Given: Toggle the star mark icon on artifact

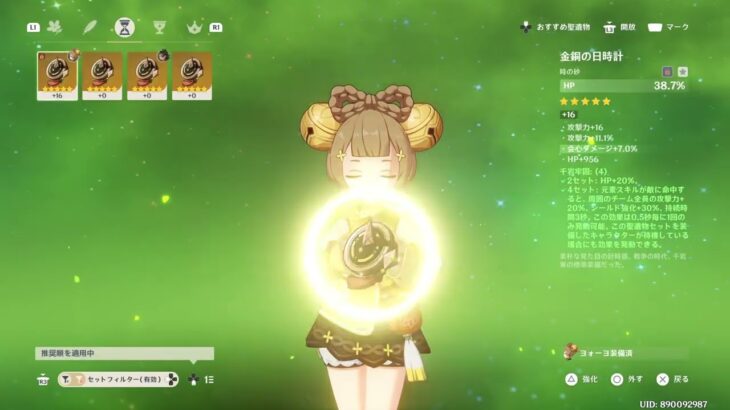Looking at the screenshot, I should point(682,72).
